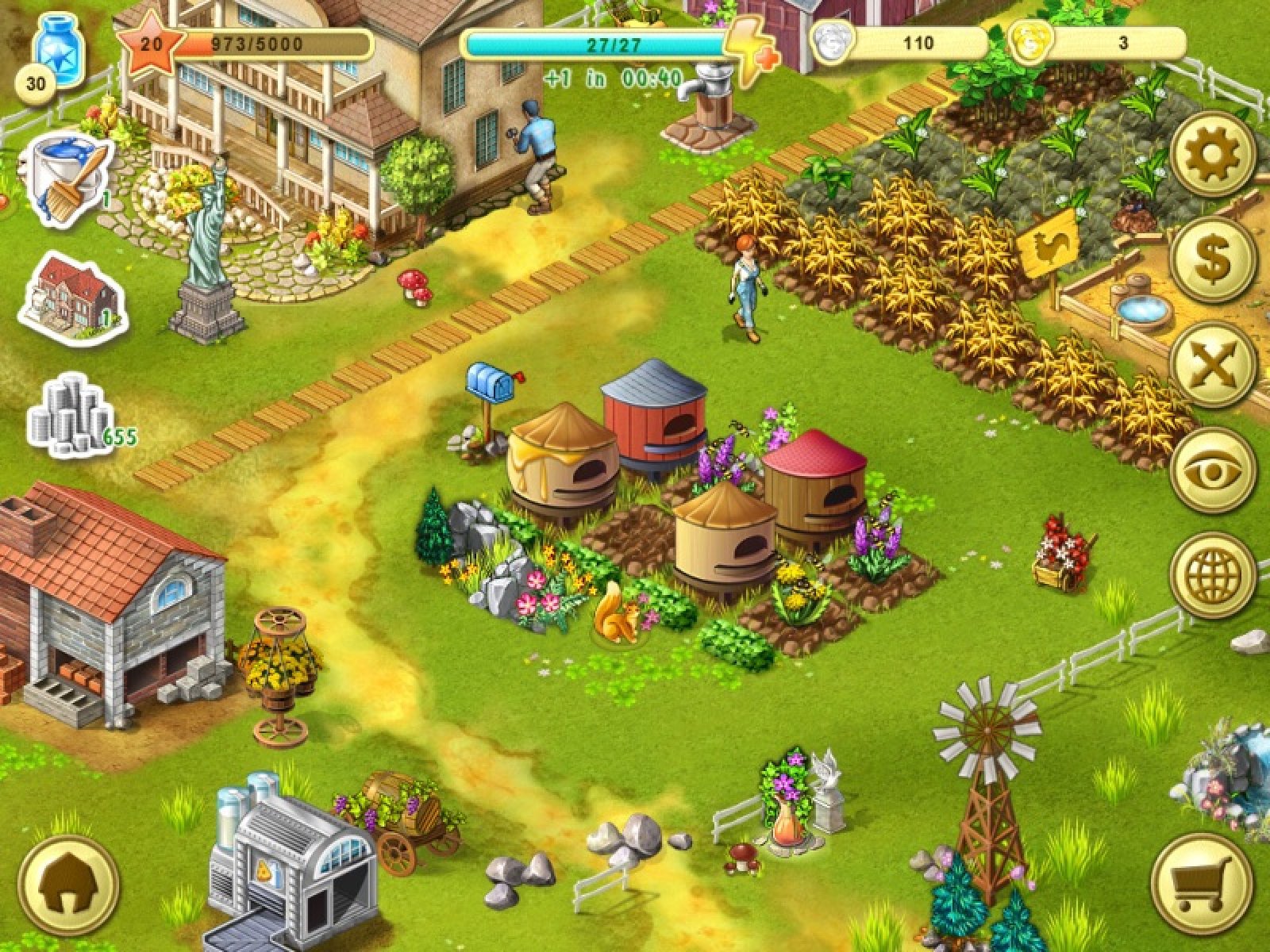
Task: Click the silver coin currency counter
Action: tap(901, 43)
